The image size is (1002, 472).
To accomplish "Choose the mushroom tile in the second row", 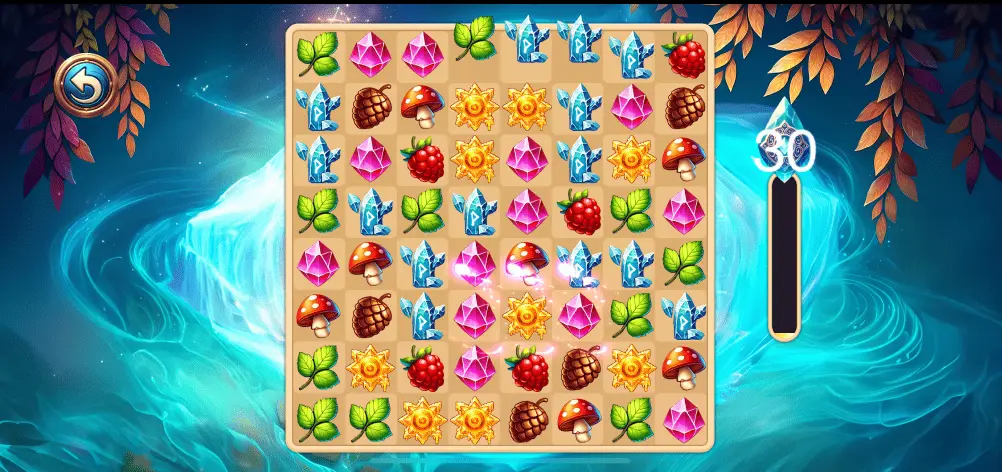I will 423,107.
